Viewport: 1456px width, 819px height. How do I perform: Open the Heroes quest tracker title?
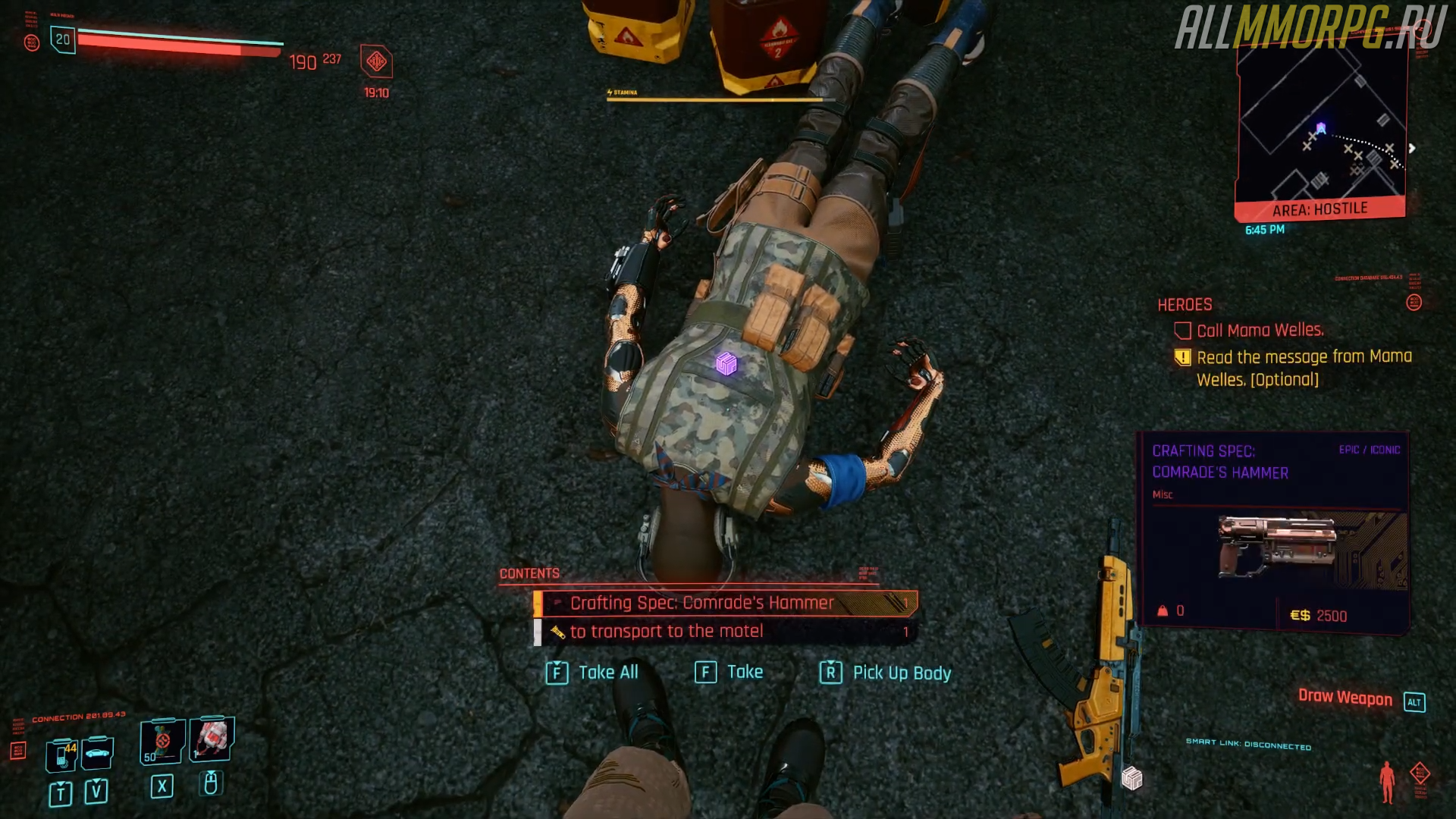[1185, 305]
